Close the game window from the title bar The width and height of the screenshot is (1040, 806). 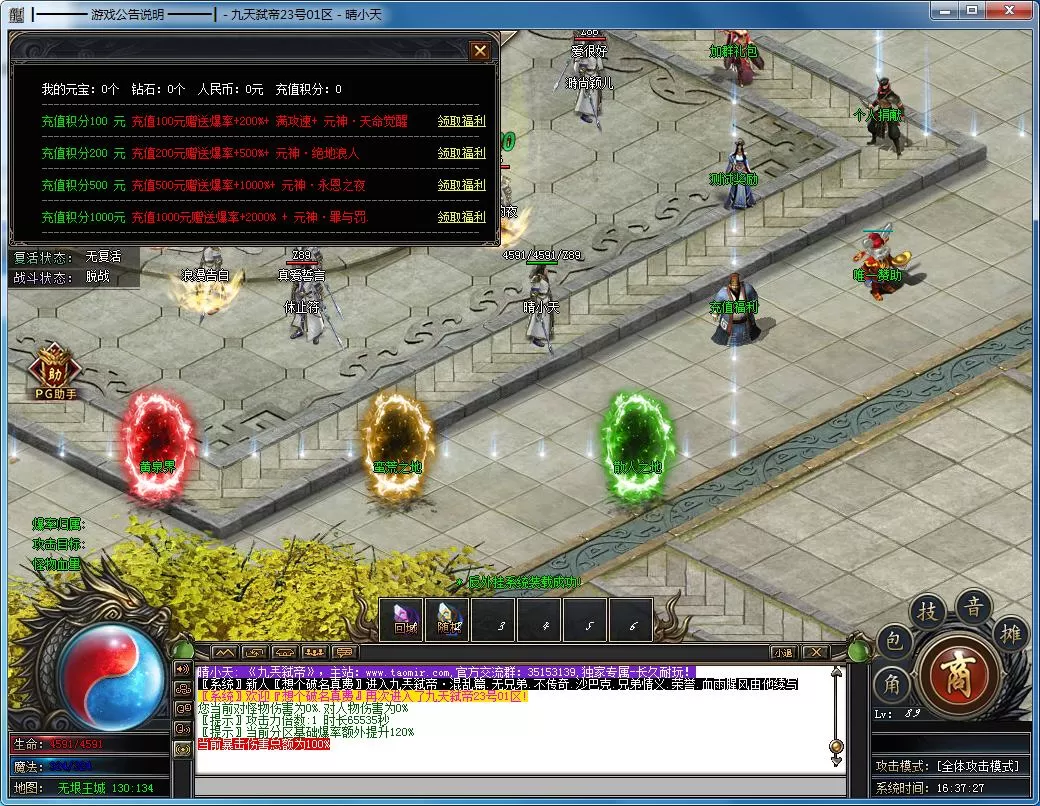[1008, 10]
